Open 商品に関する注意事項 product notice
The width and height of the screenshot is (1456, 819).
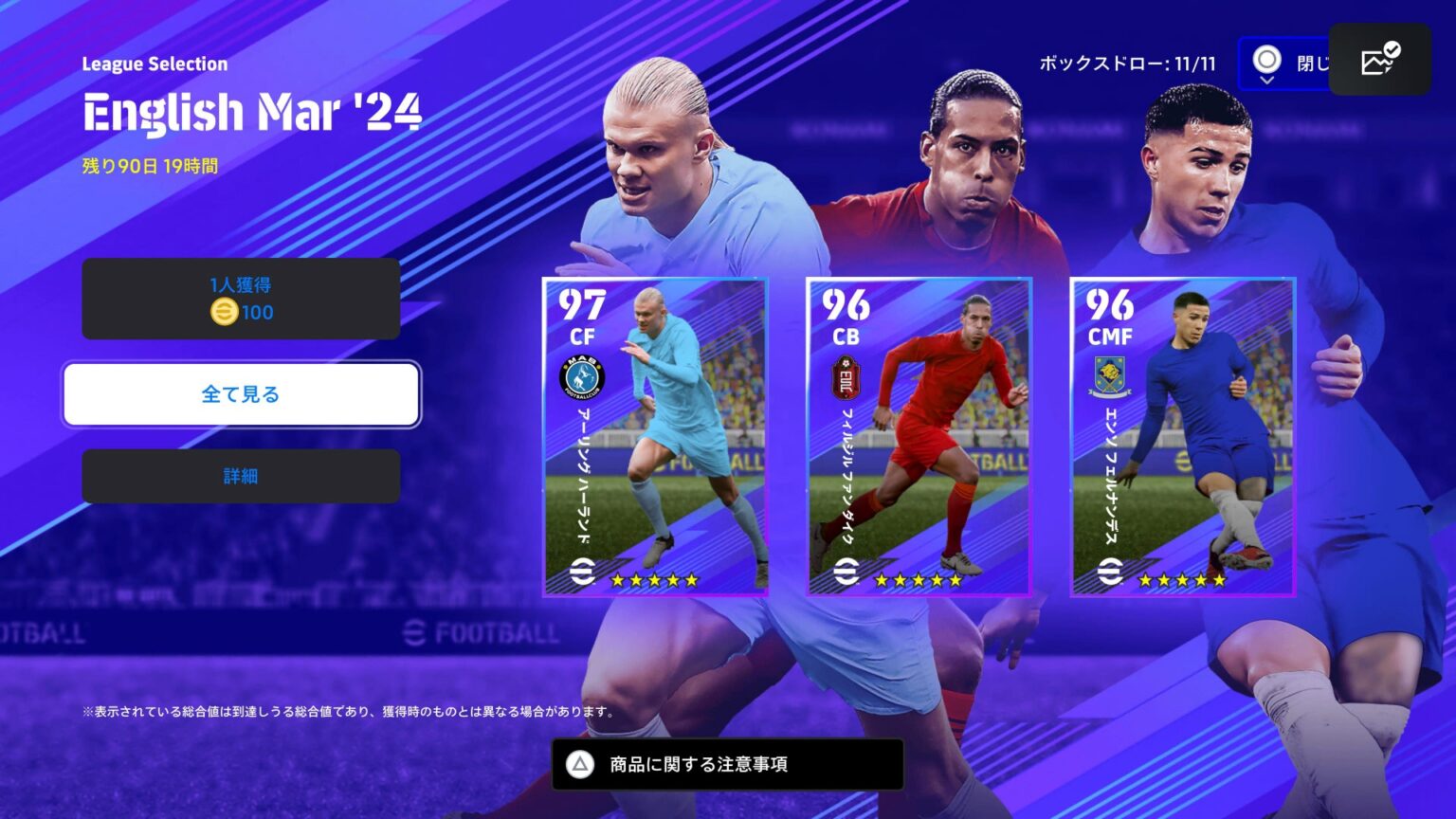pyautogui.click(x=726, y=763)
